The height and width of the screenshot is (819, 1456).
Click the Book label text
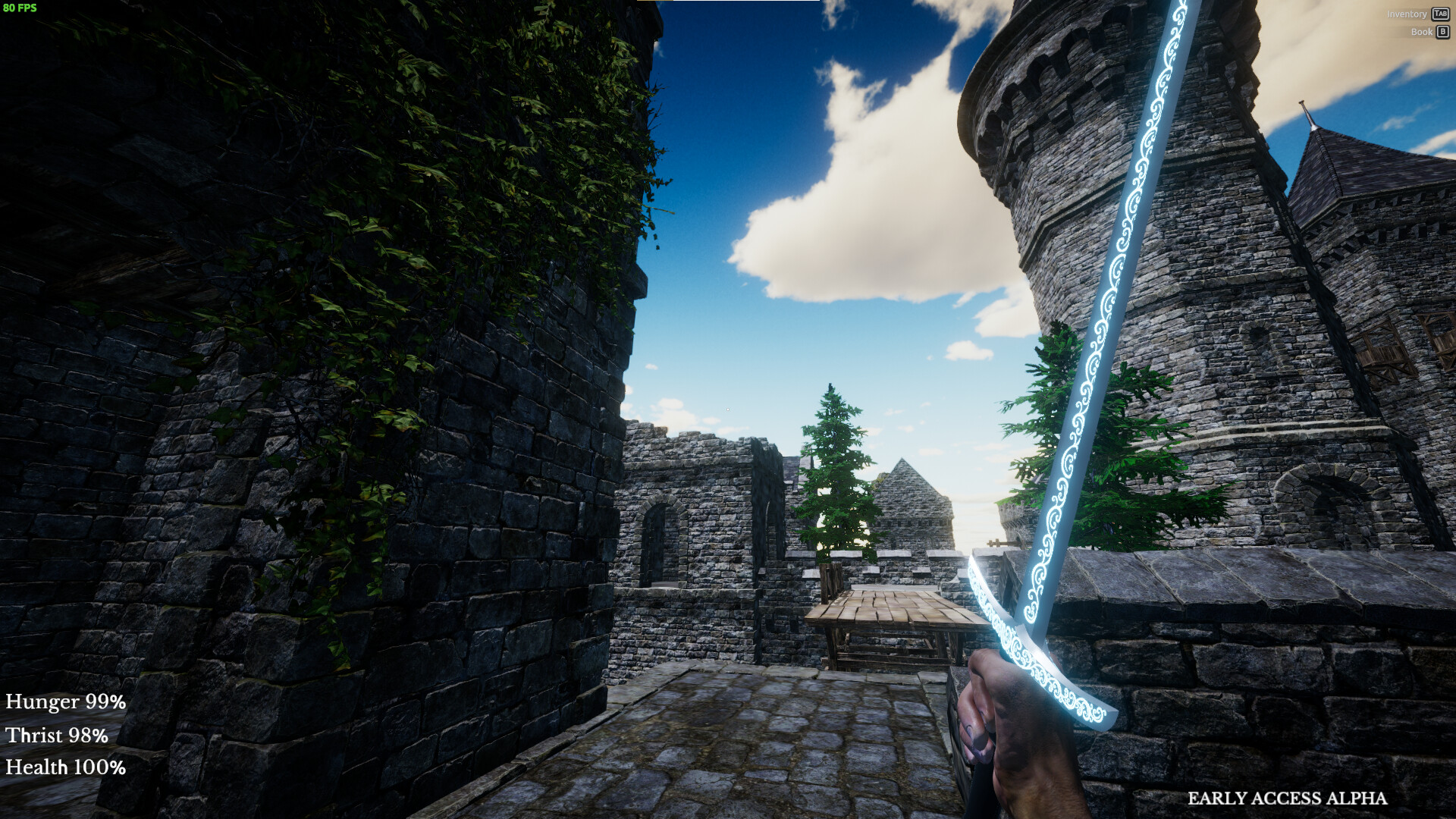pos(1423,32)
